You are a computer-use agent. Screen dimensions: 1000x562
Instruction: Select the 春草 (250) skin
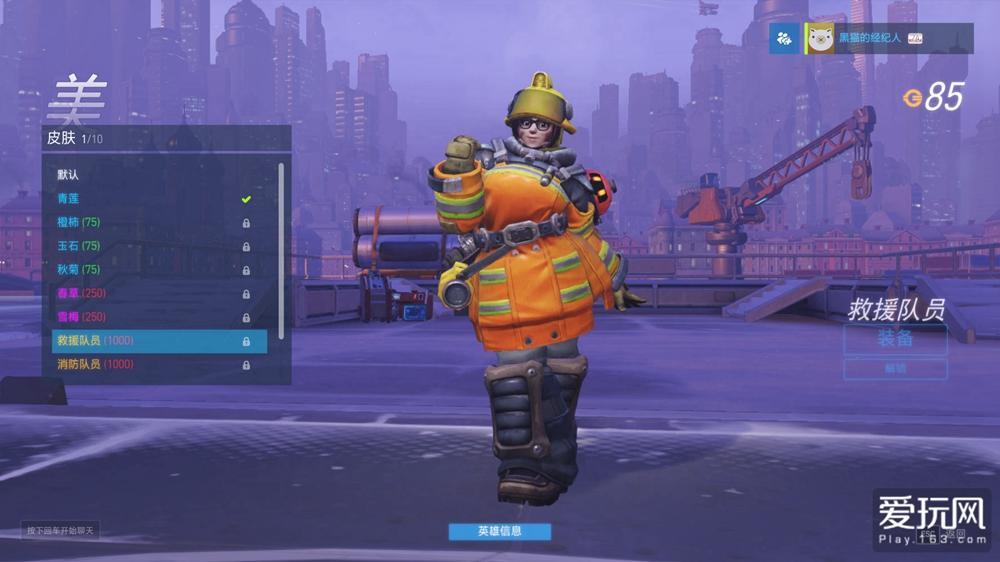pos(150,293)
